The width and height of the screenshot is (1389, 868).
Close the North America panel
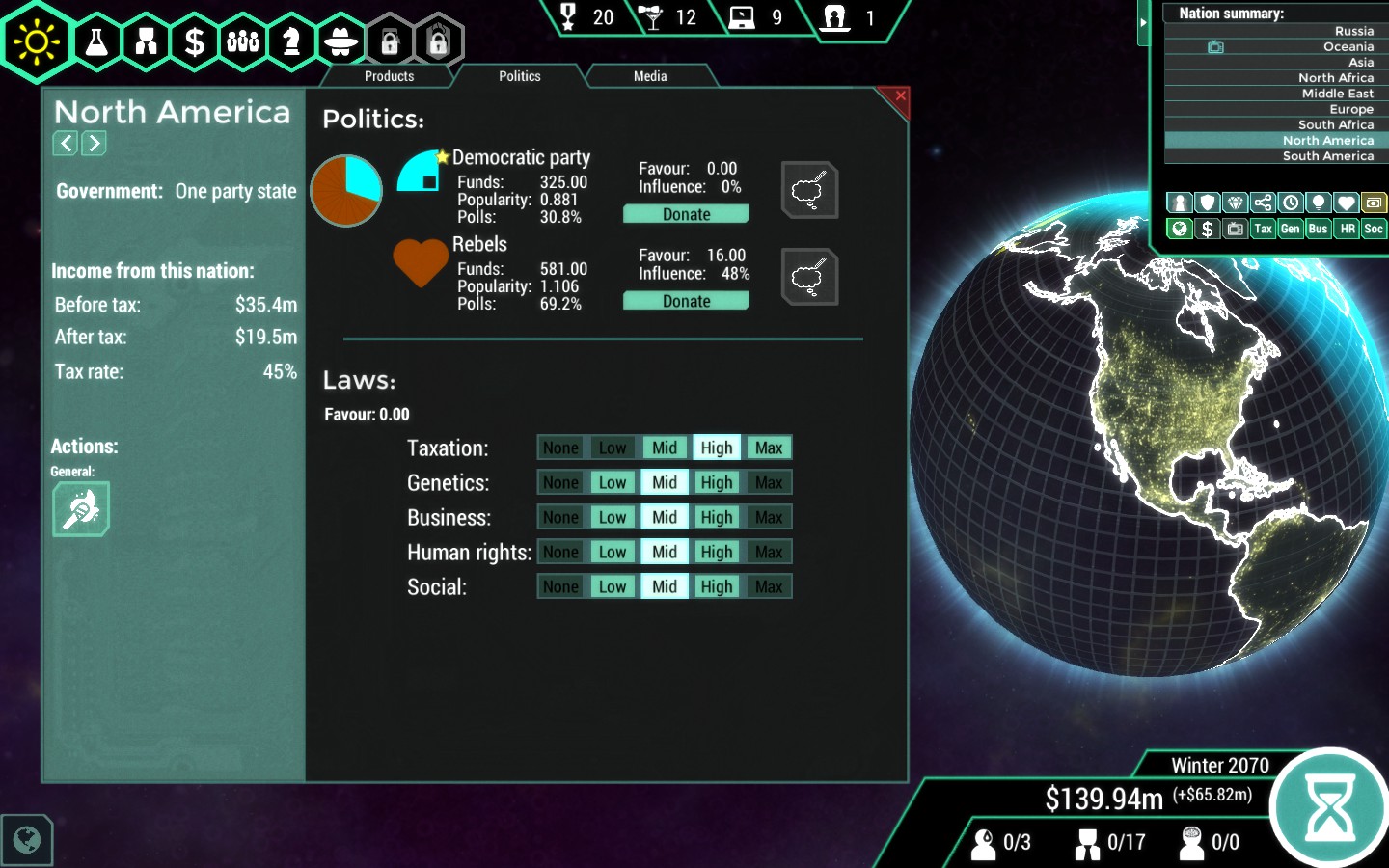(900, 96)
